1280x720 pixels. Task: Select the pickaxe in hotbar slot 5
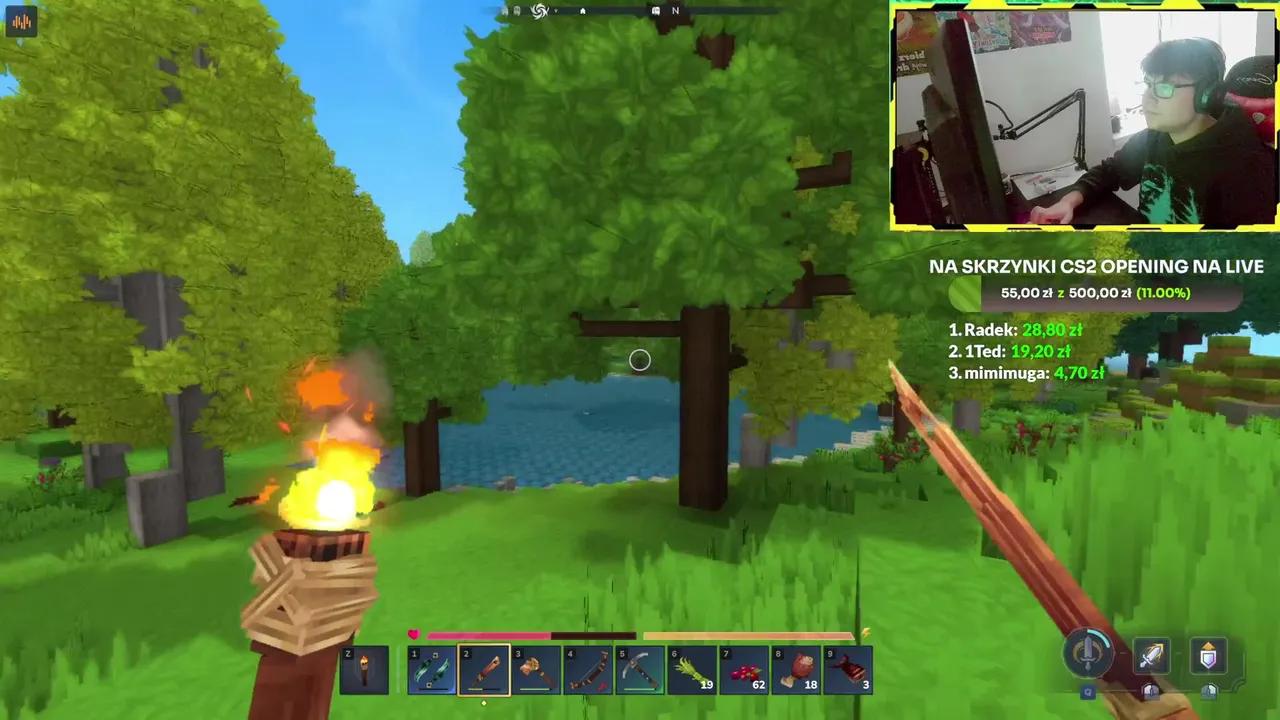tap(640, 668)
